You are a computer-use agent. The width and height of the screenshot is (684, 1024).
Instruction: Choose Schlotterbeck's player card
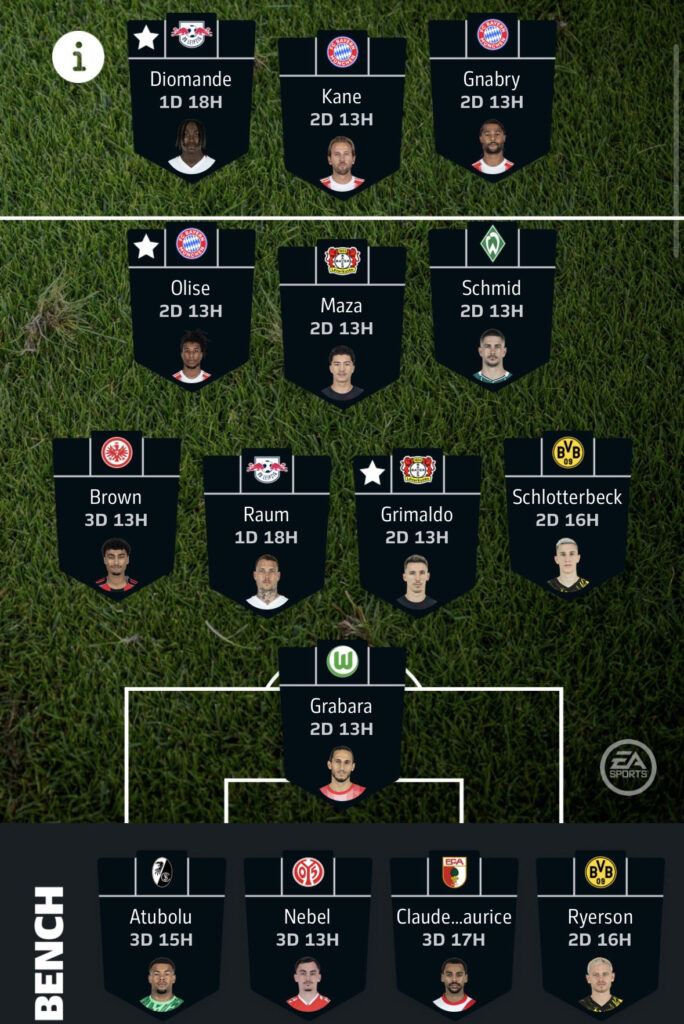pos(567,518)
